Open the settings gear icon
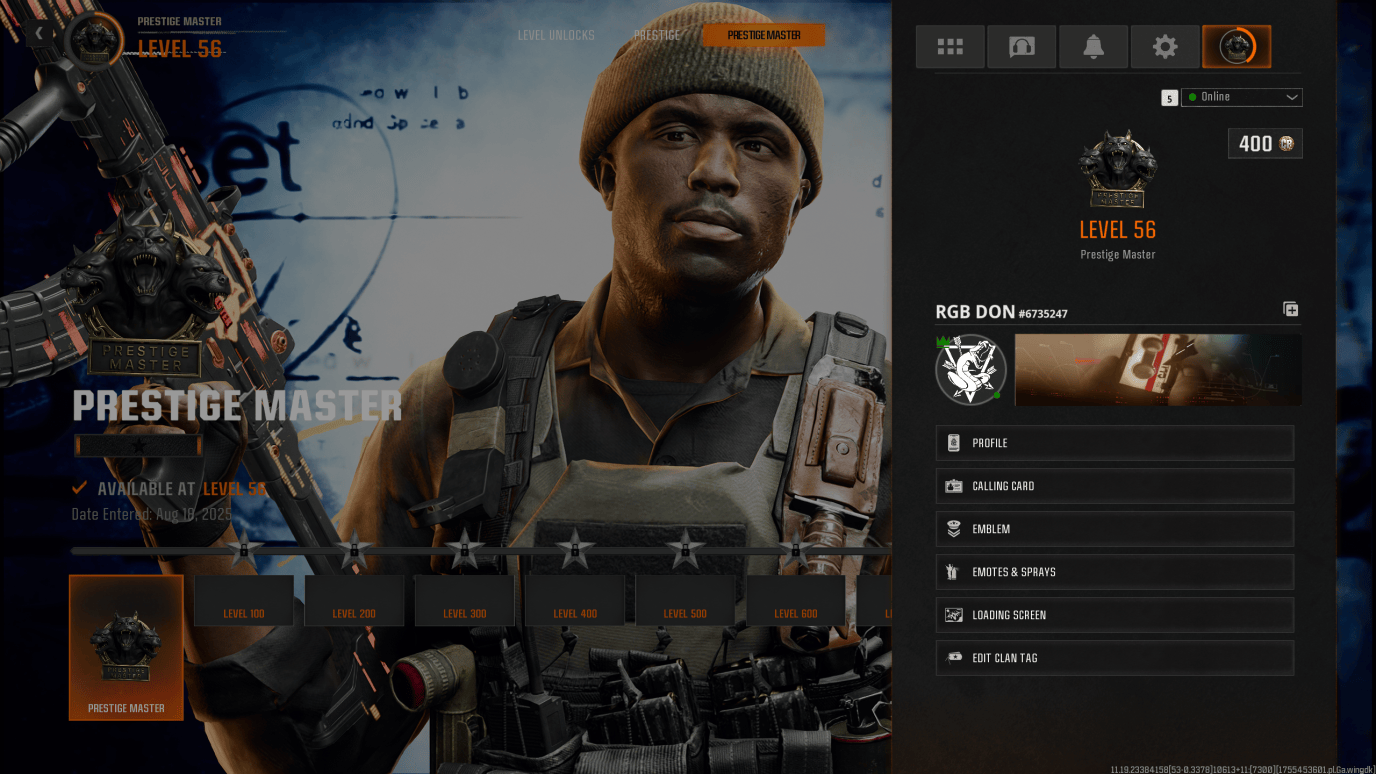This screenshot has height=774, width=1376. tap(1165, 46)
